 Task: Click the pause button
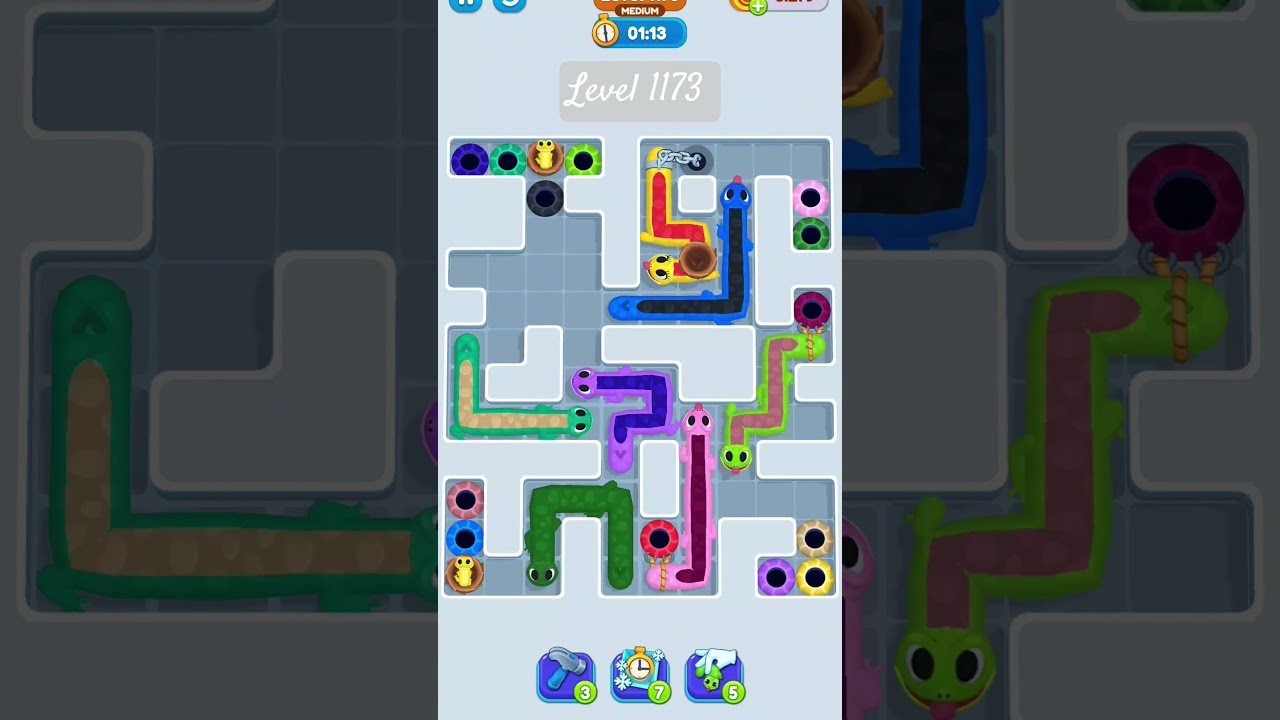coord(464,5)
